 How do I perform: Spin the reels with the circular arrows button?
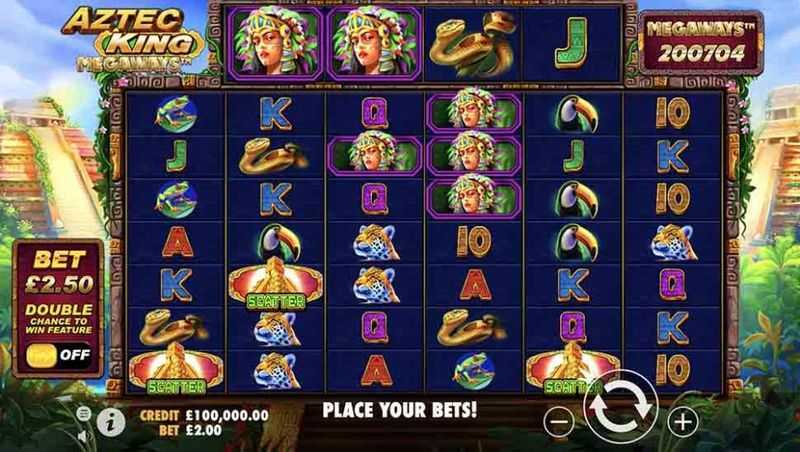point(620,410)
